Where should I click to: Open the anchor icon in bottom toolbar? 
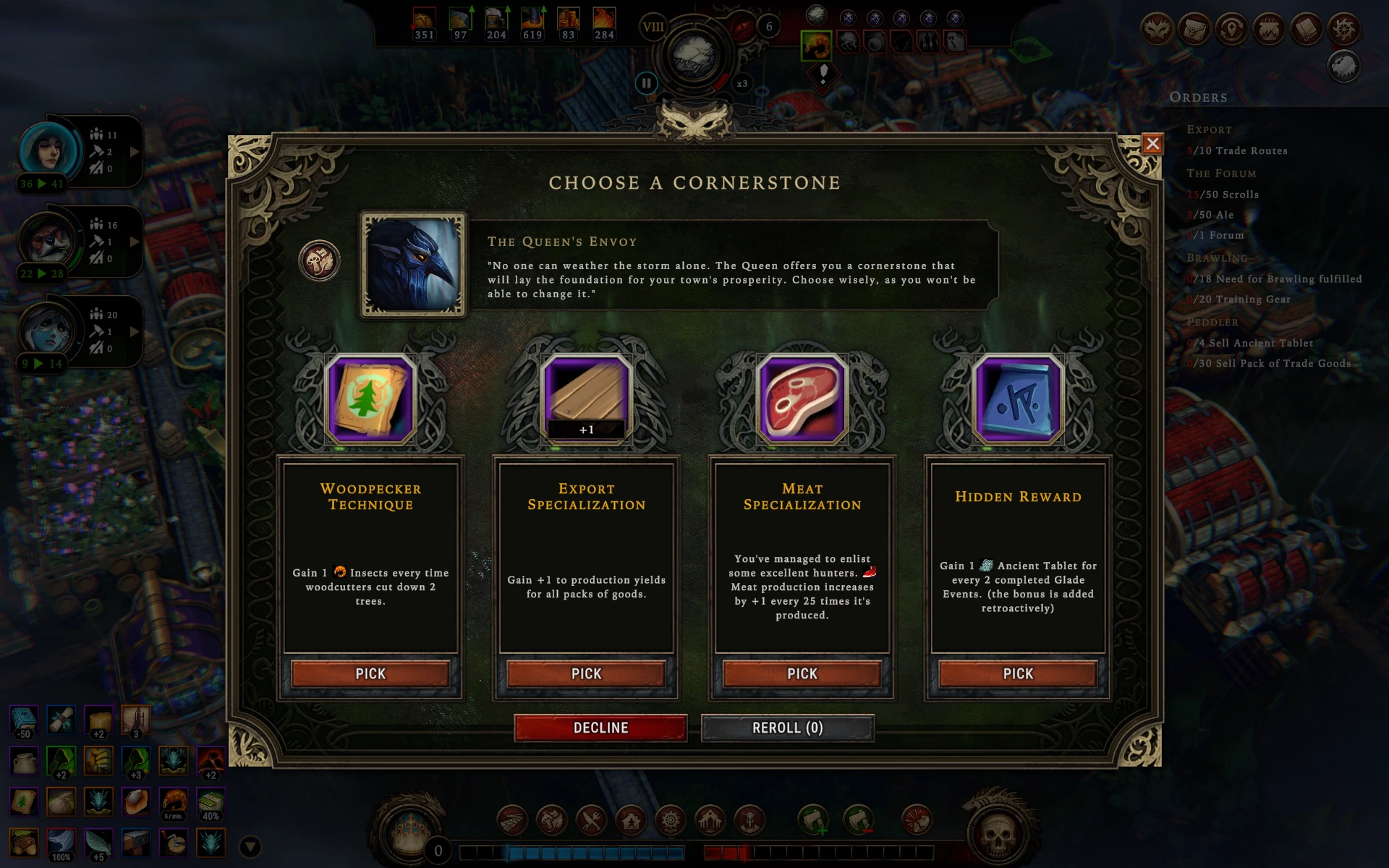click(749, 821)
